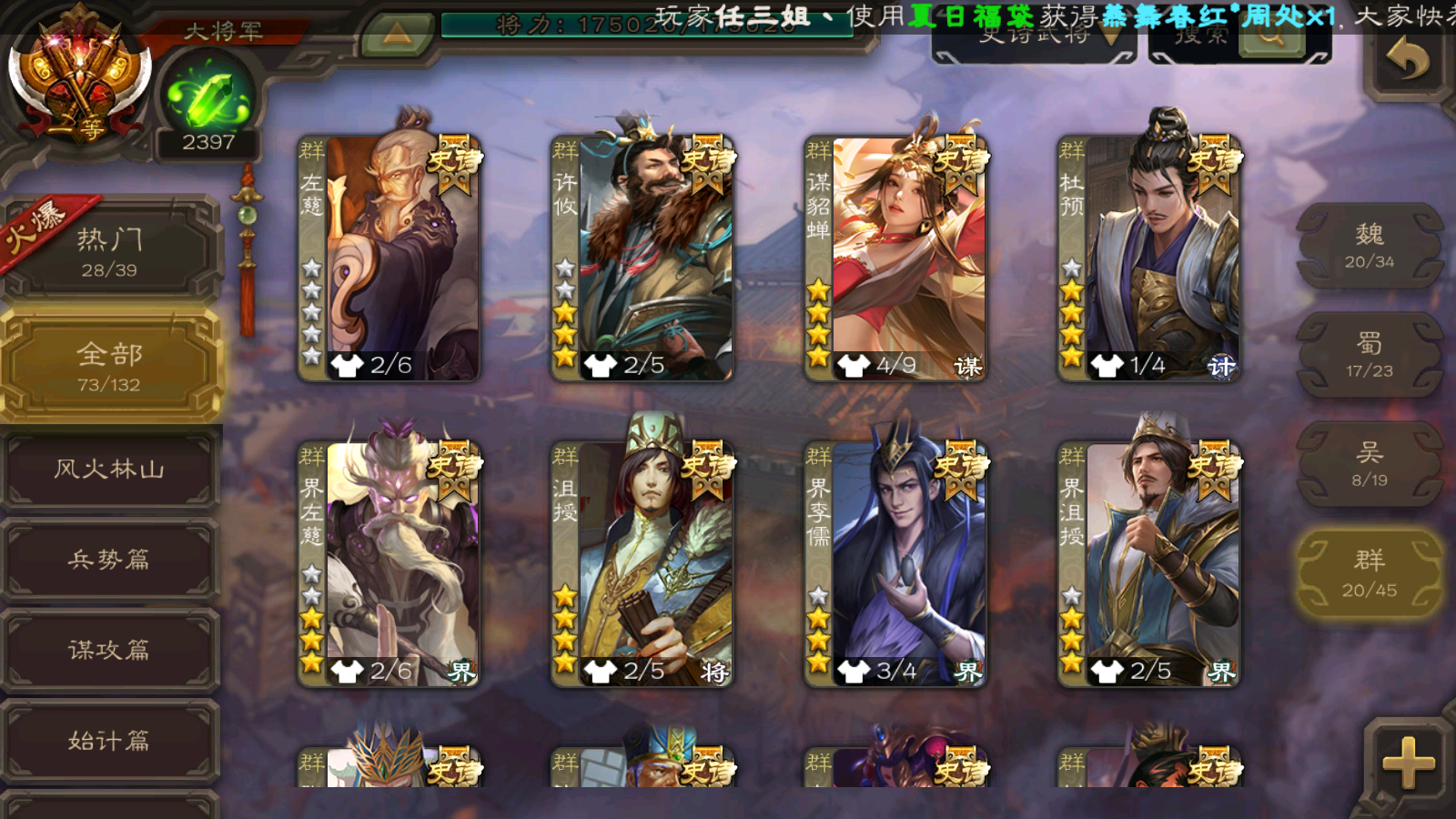This screenshot has width=1456, height=819.
Task: Filter generals by 蜀 faction
Action: (1369, 355)
